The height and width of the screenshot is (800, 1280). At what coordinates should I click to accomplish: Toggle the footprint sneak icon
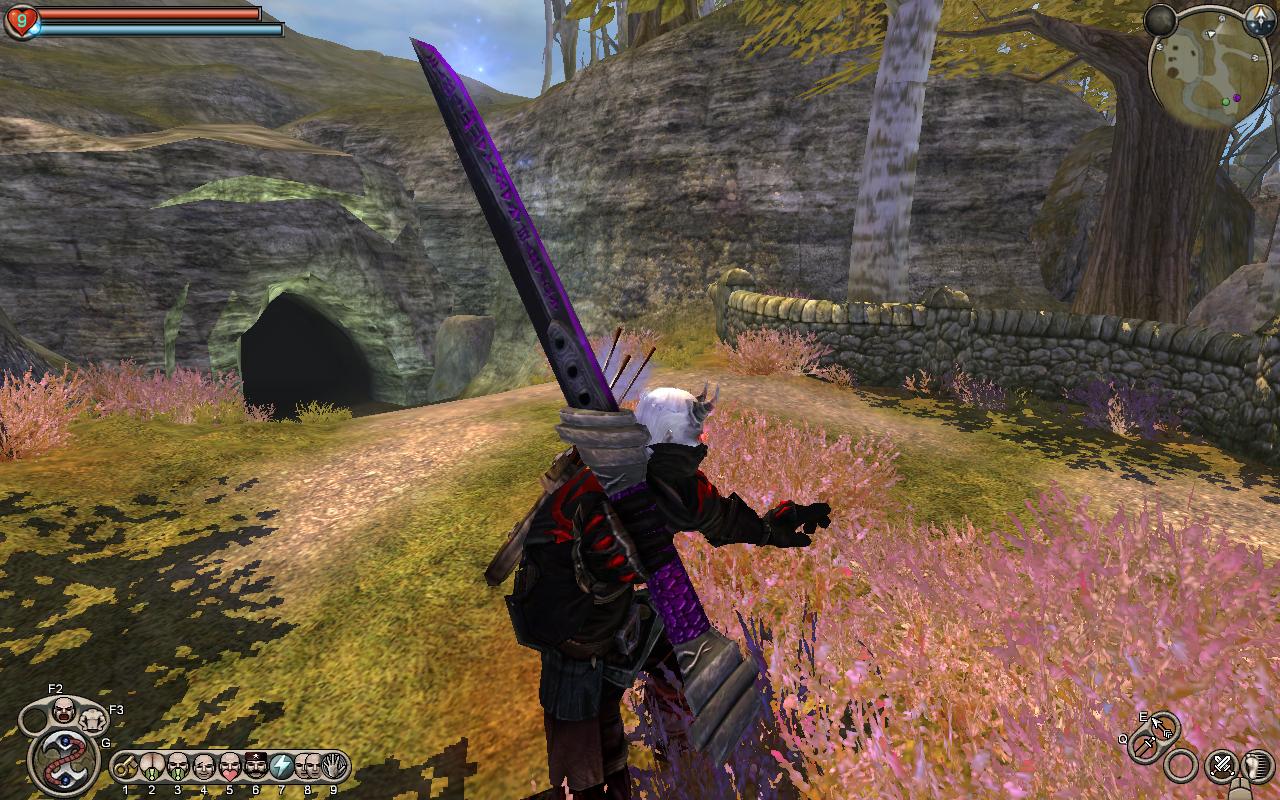click(1255, 766)
